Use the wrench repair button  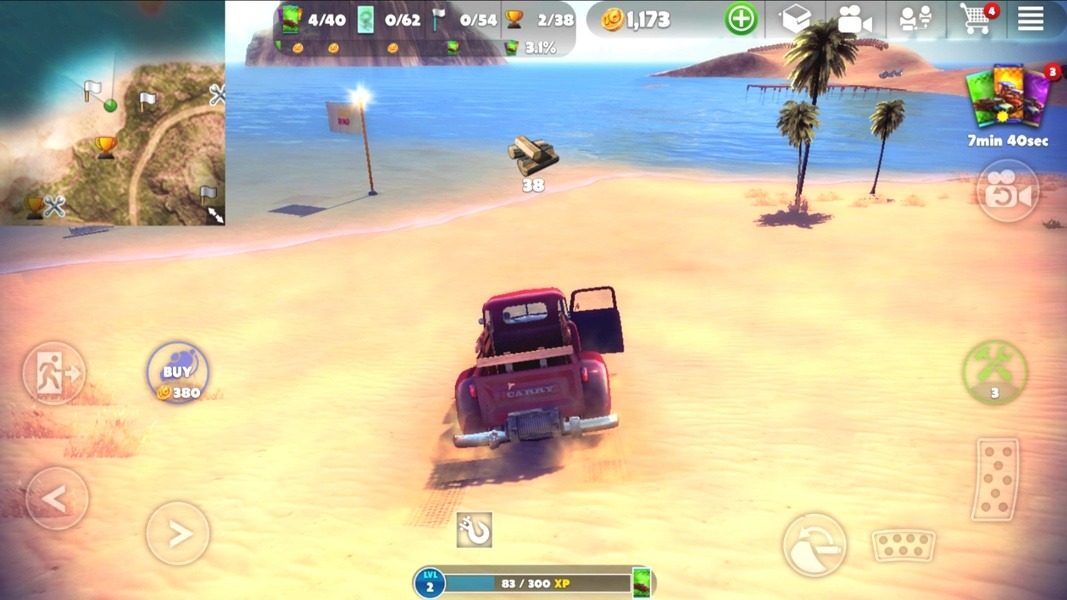click(x=994, y=372)
